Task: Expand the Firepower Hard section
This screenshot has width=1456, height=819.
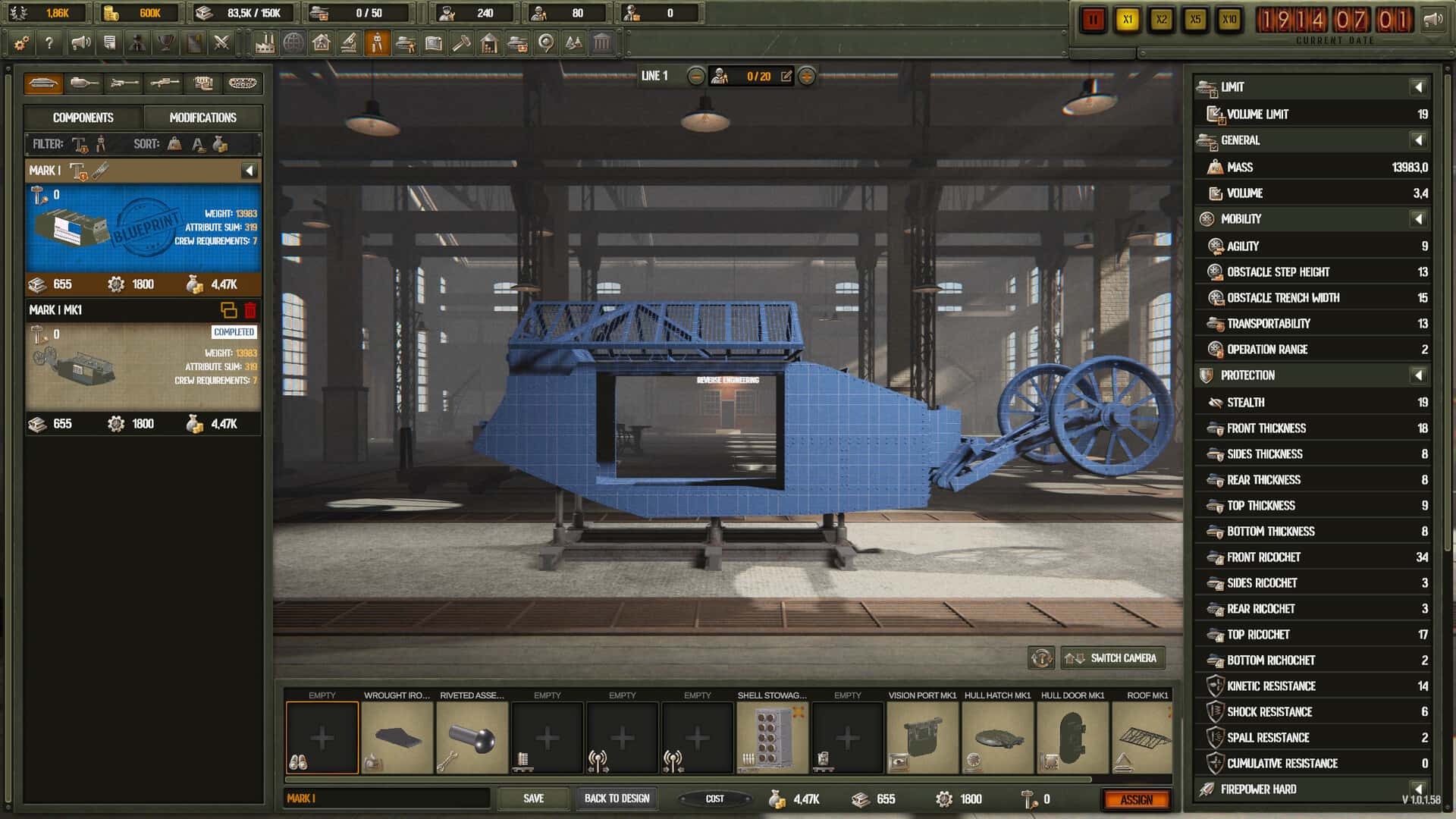Action: (x=1417, y=789)
